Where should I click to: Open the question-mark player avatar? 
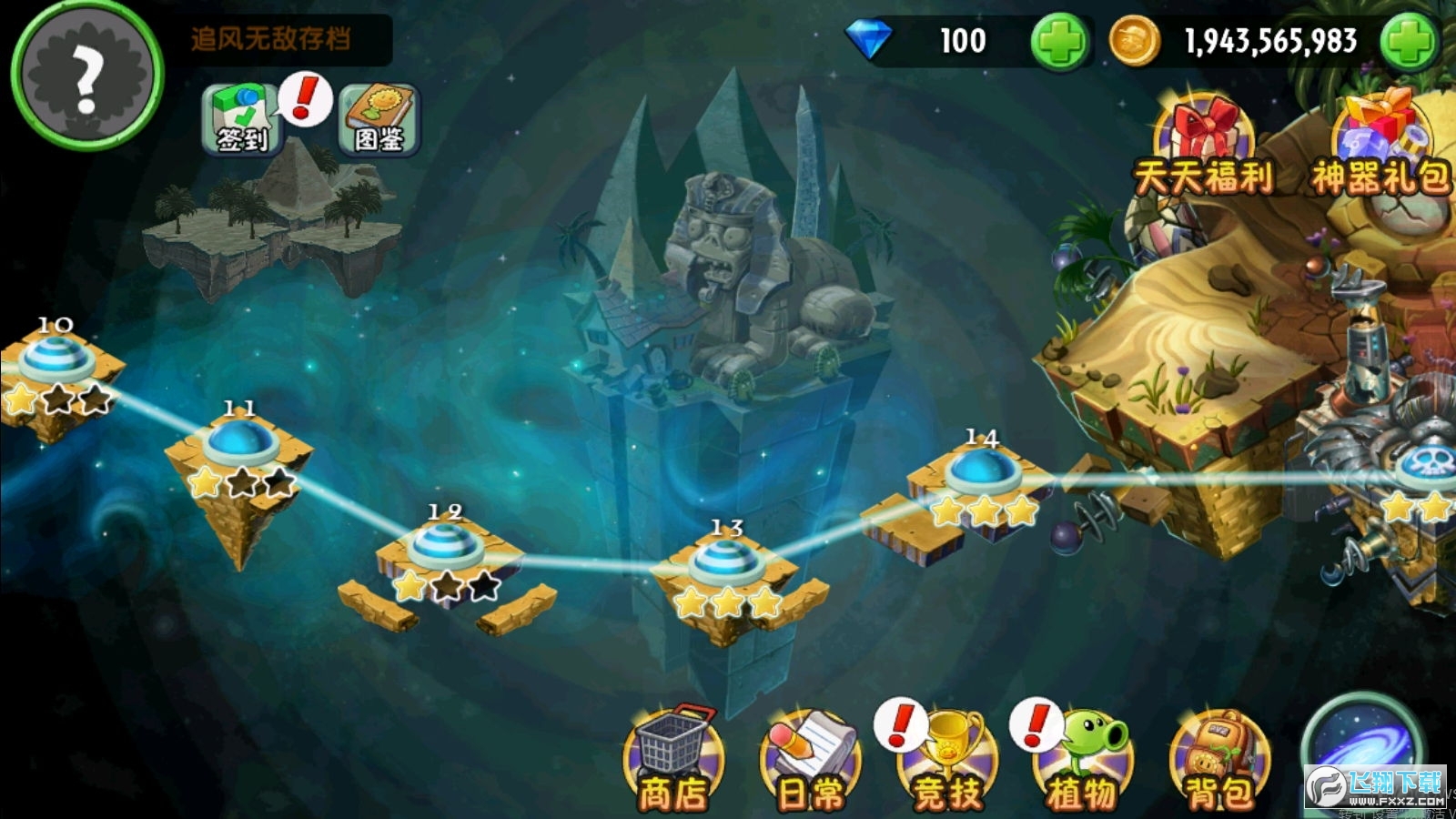click(86, 75)
